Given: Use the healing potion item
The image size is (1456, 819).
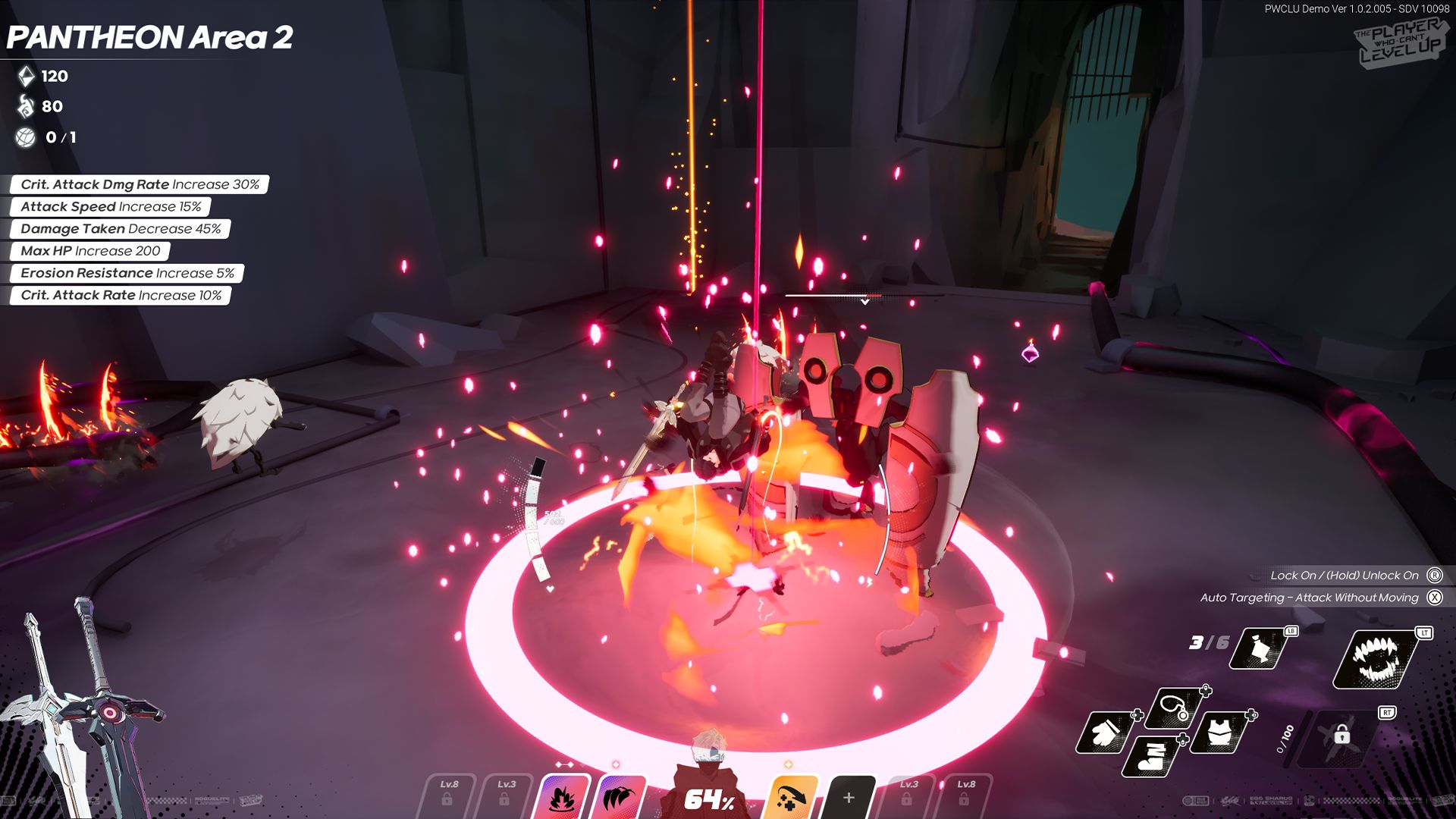Looking at the screenshot, I should point(1260,650).
